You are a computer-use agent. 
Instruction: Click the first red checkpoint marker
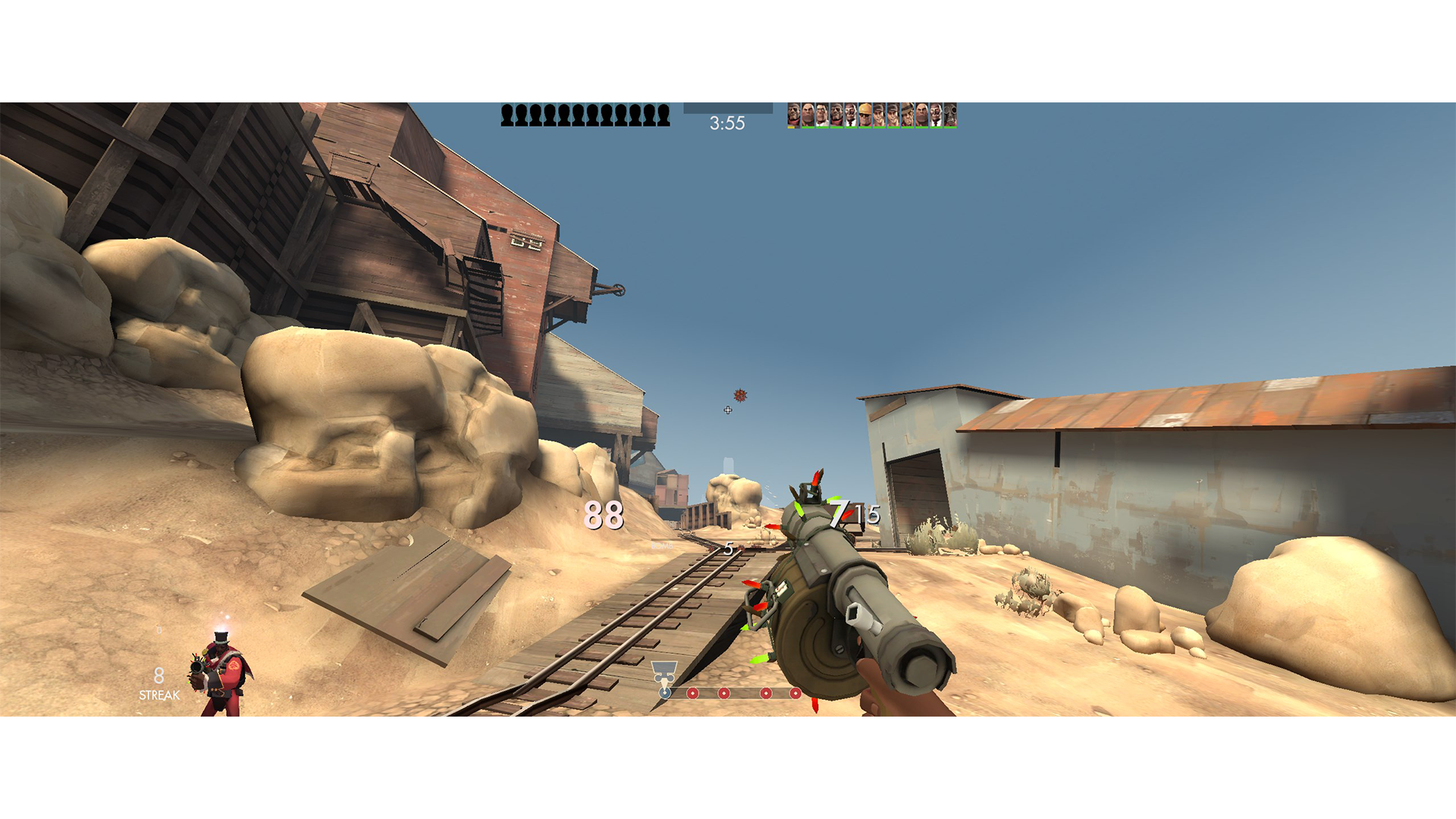point(692,693)
